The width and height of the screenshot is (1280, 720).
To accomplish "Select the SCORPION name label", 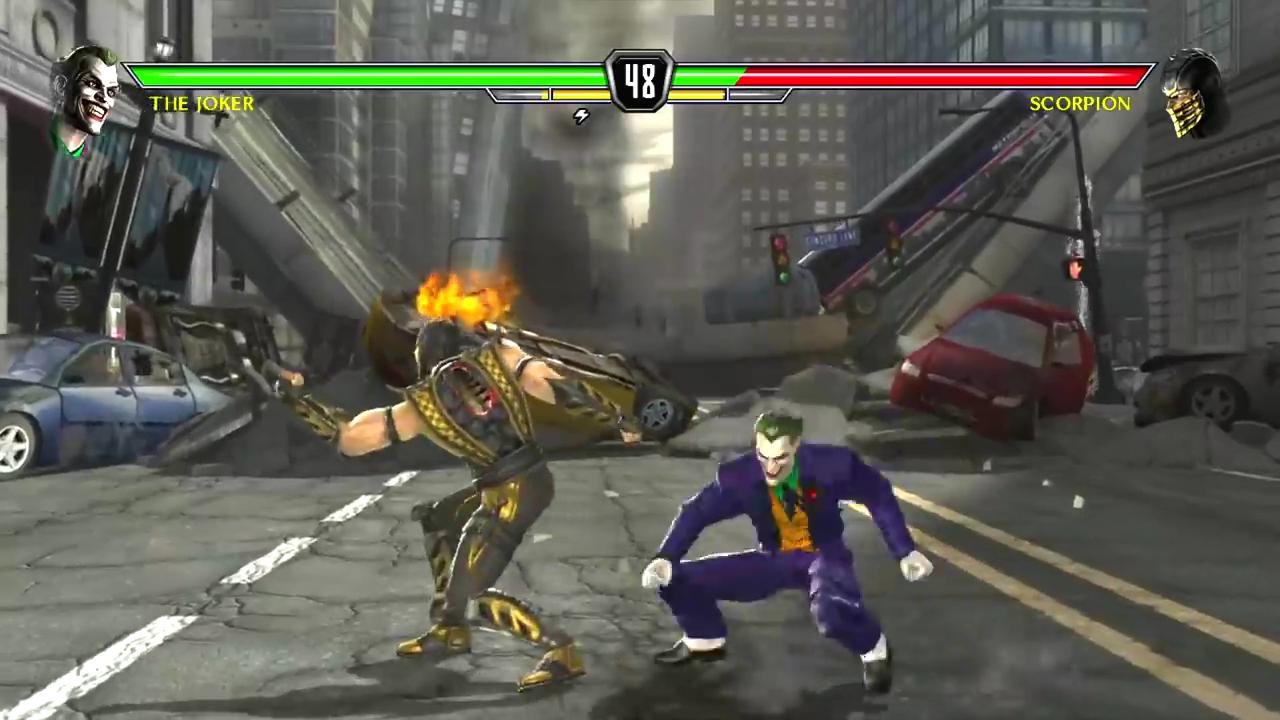I will coord(1079,103).
